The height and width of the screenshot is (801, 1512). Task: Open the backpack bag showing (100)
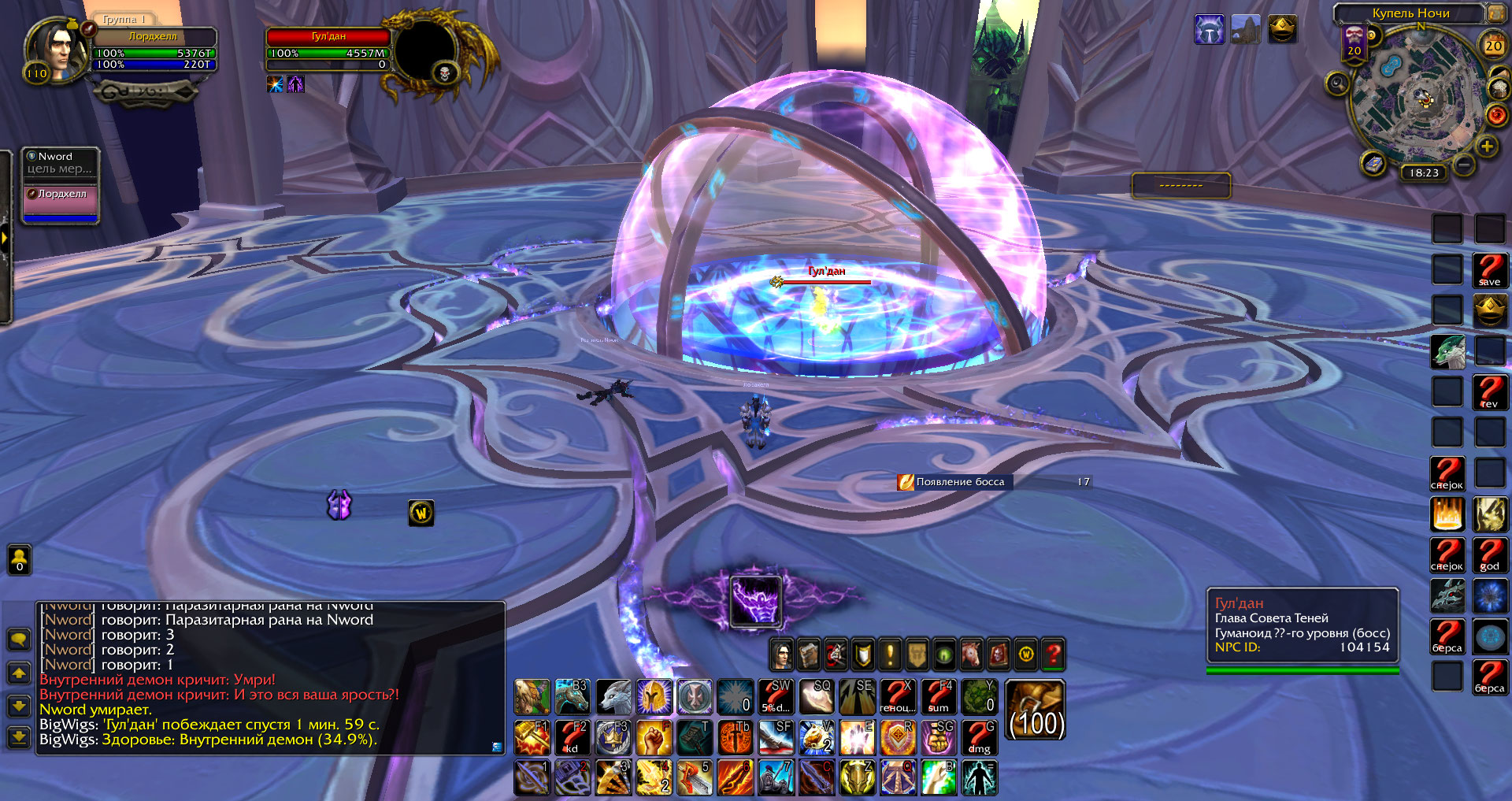click(1036, 711)
